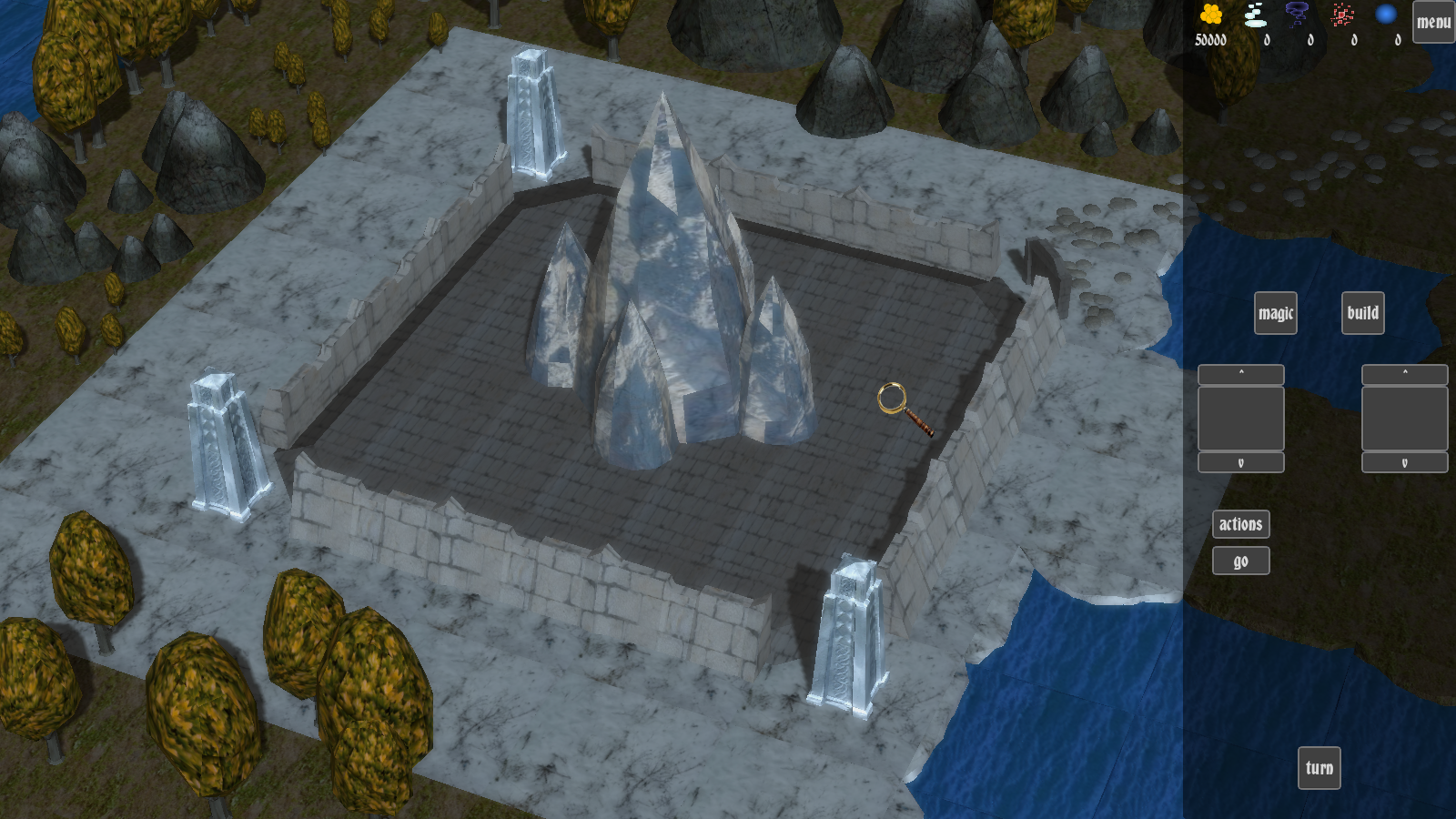Click the down arrow under the magic list
Image resolution: width=1456 pixels, height=819 pixels.
1240,463
